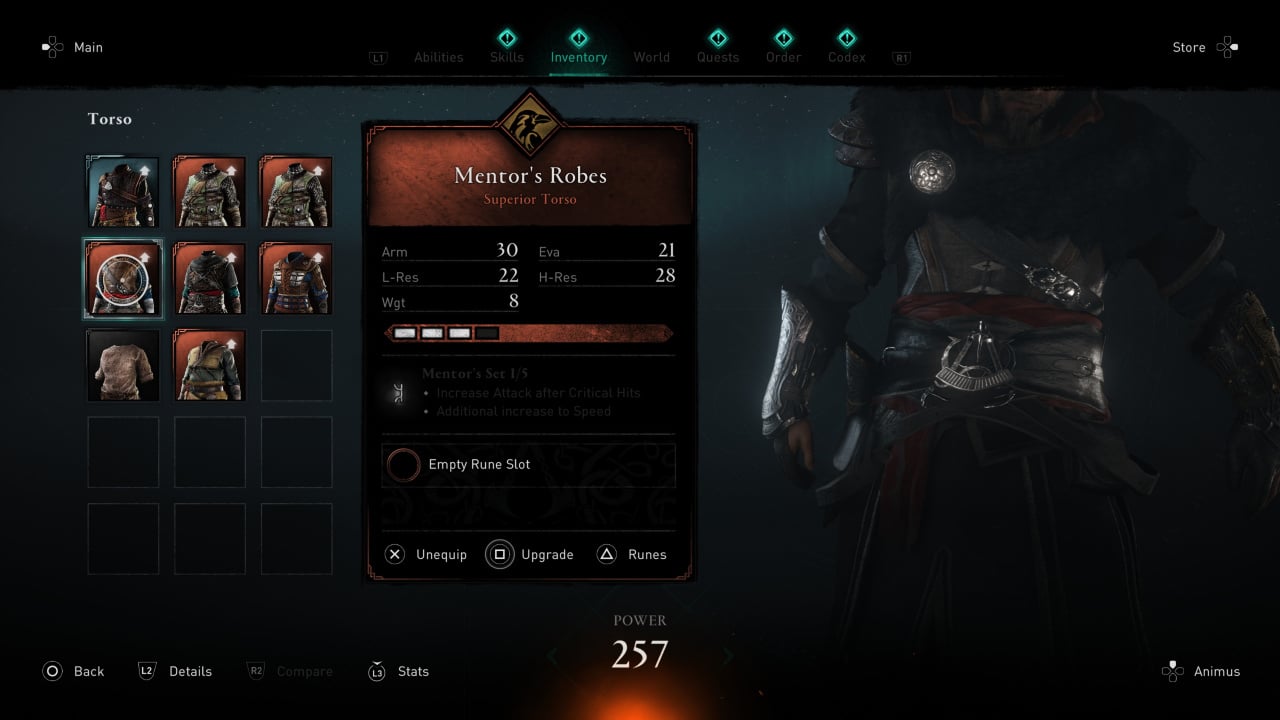Select the yellow and teal hooded tunic
The width and height of the screenshot is (1280, 720).
coord(210,366)
